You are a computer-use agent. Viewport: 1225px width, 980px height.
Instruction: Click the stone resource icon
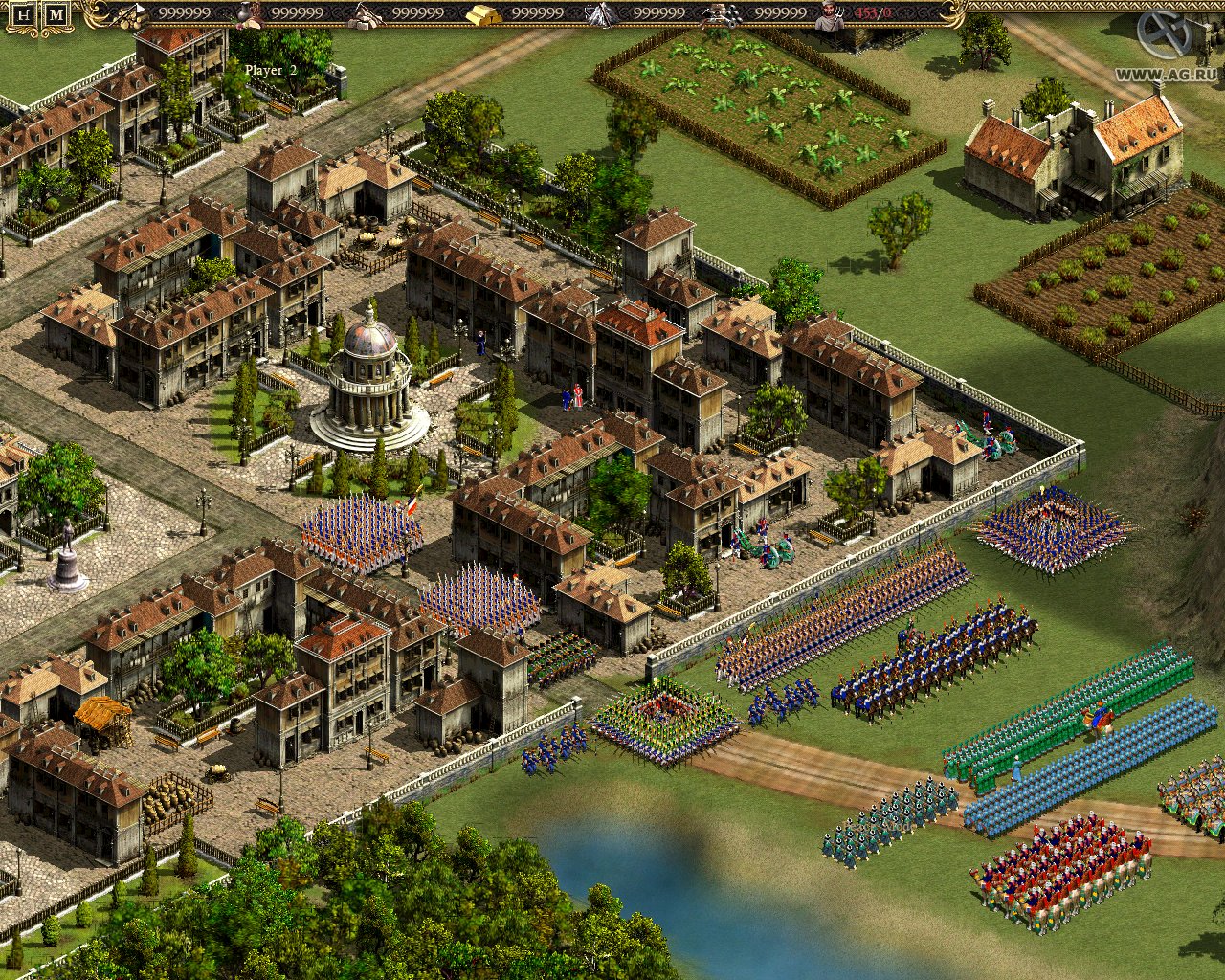(364, 14)
